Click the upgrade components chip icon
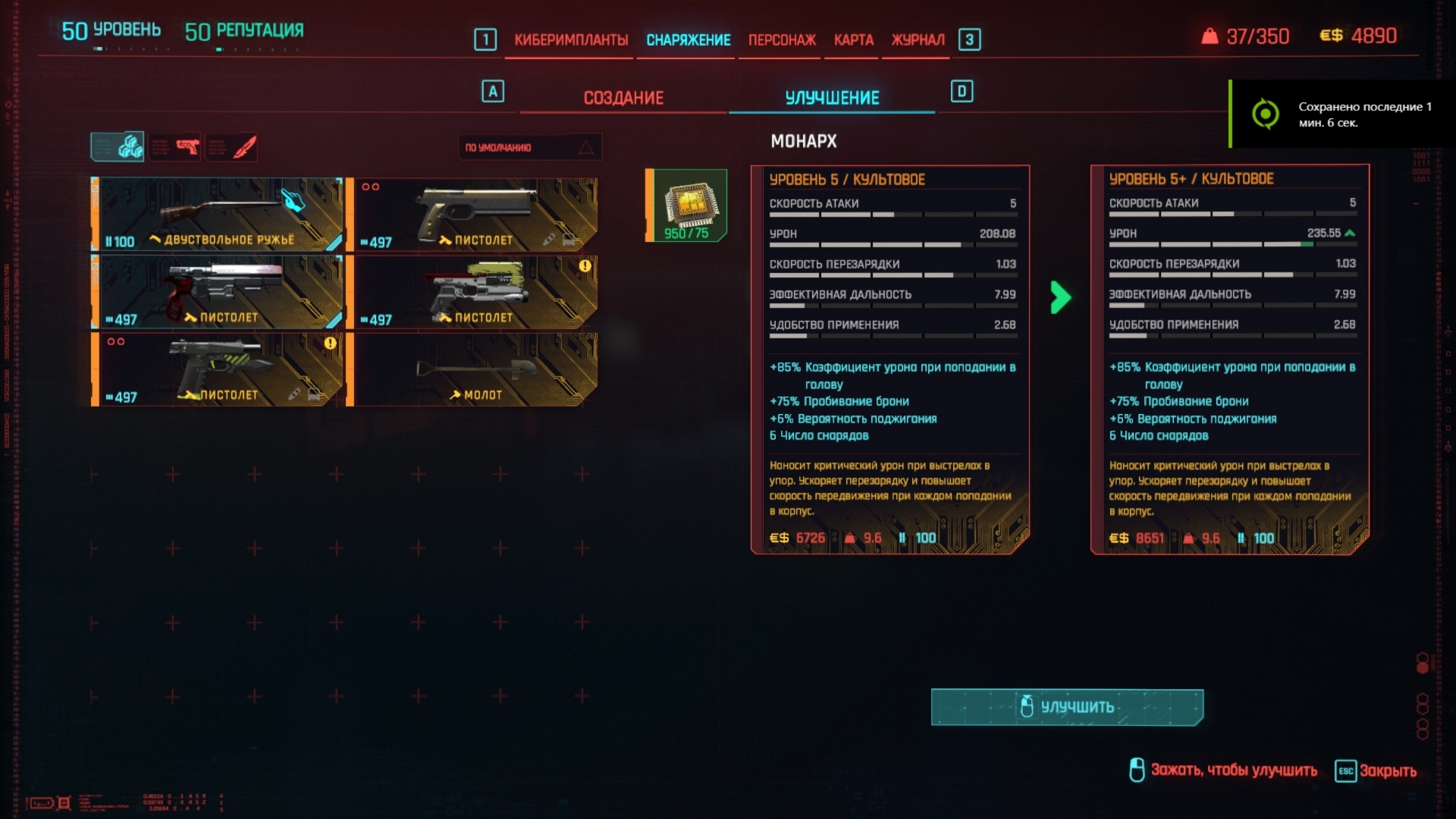This screenshot has width=1456, height=819. (x=687, y=206)
